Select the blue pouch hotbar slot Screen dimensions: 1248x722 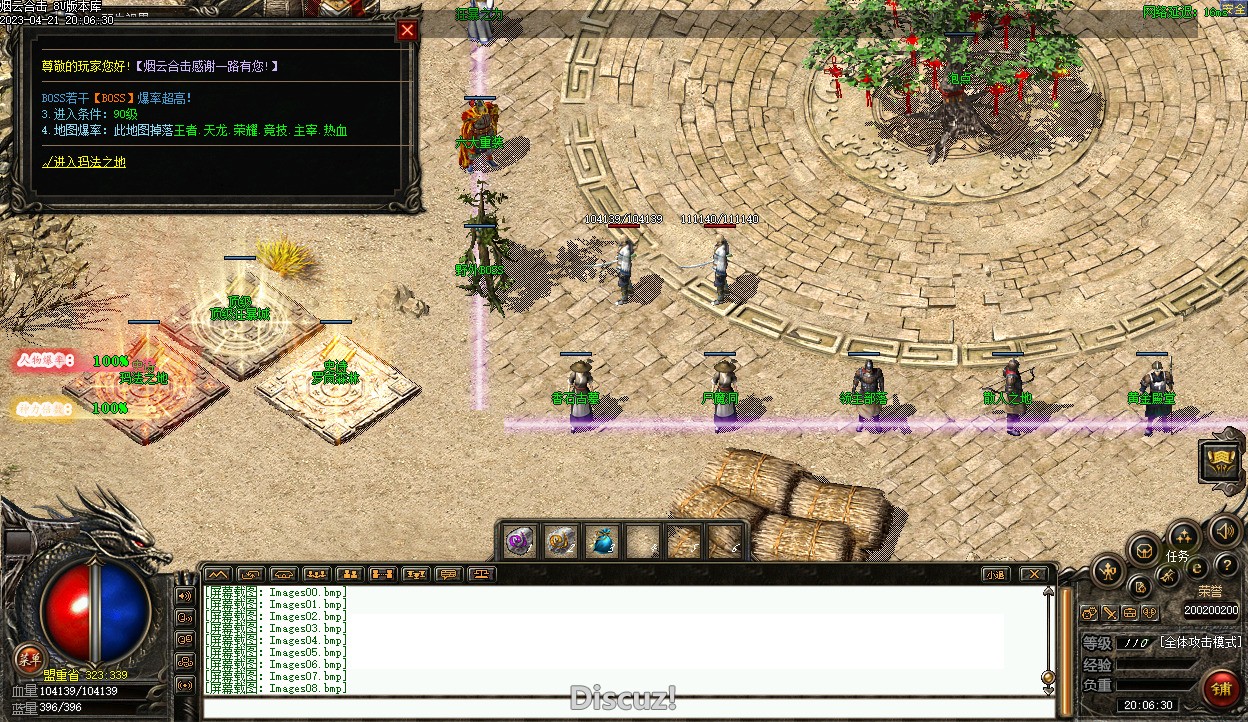coord(601,541)
